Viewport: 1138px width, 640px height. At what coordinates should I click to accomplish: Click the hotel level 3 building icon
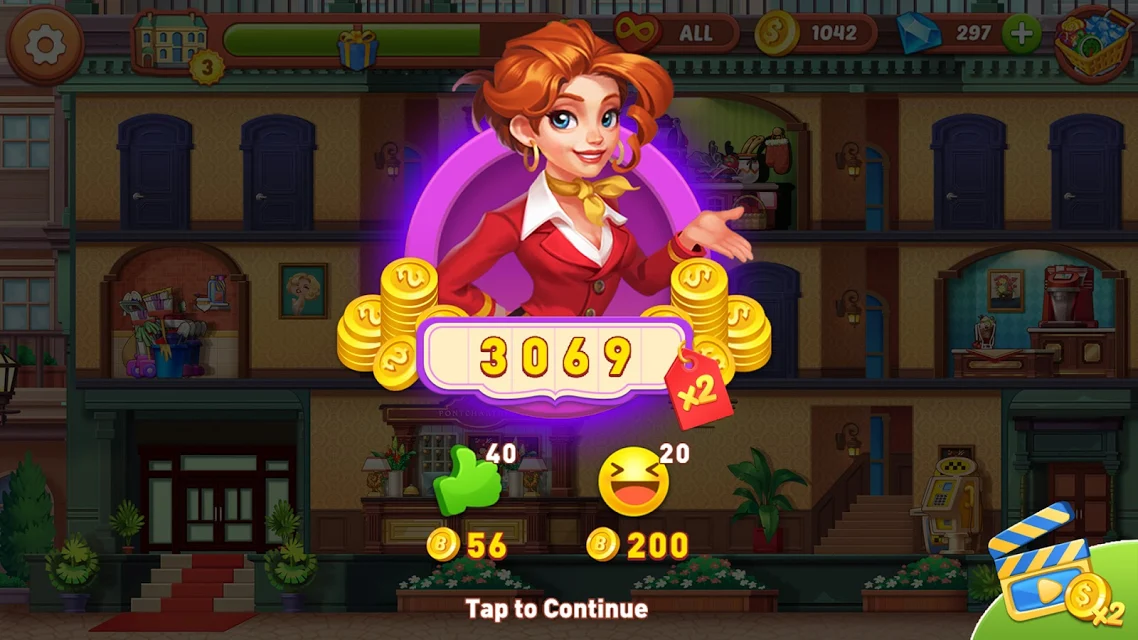click(172, 42)
